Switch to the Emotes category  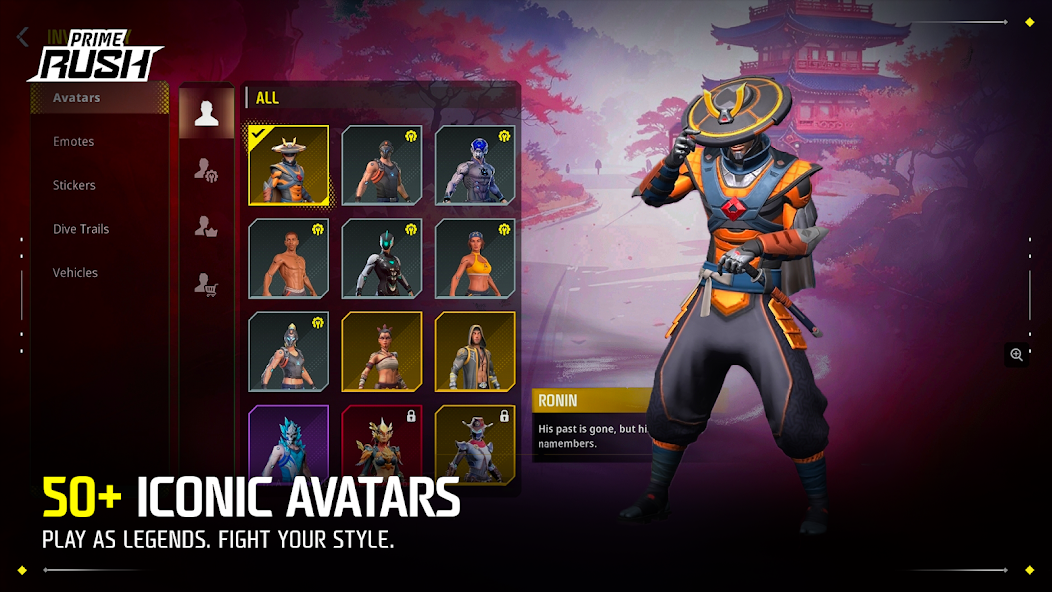(x=74, y=142)
